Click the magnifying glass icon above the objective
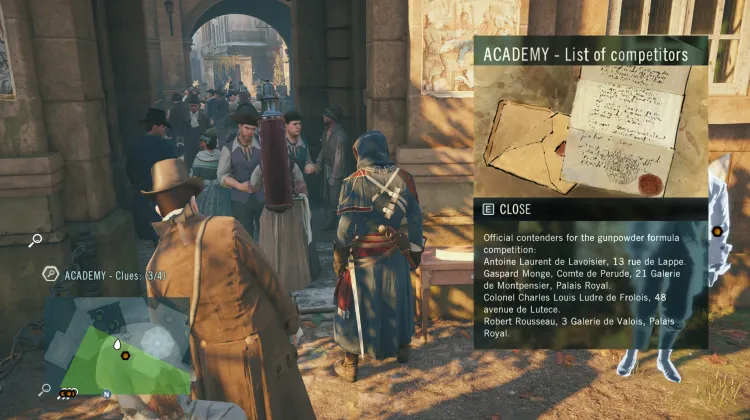Screen dimensions: 750x420 [35, 240]
